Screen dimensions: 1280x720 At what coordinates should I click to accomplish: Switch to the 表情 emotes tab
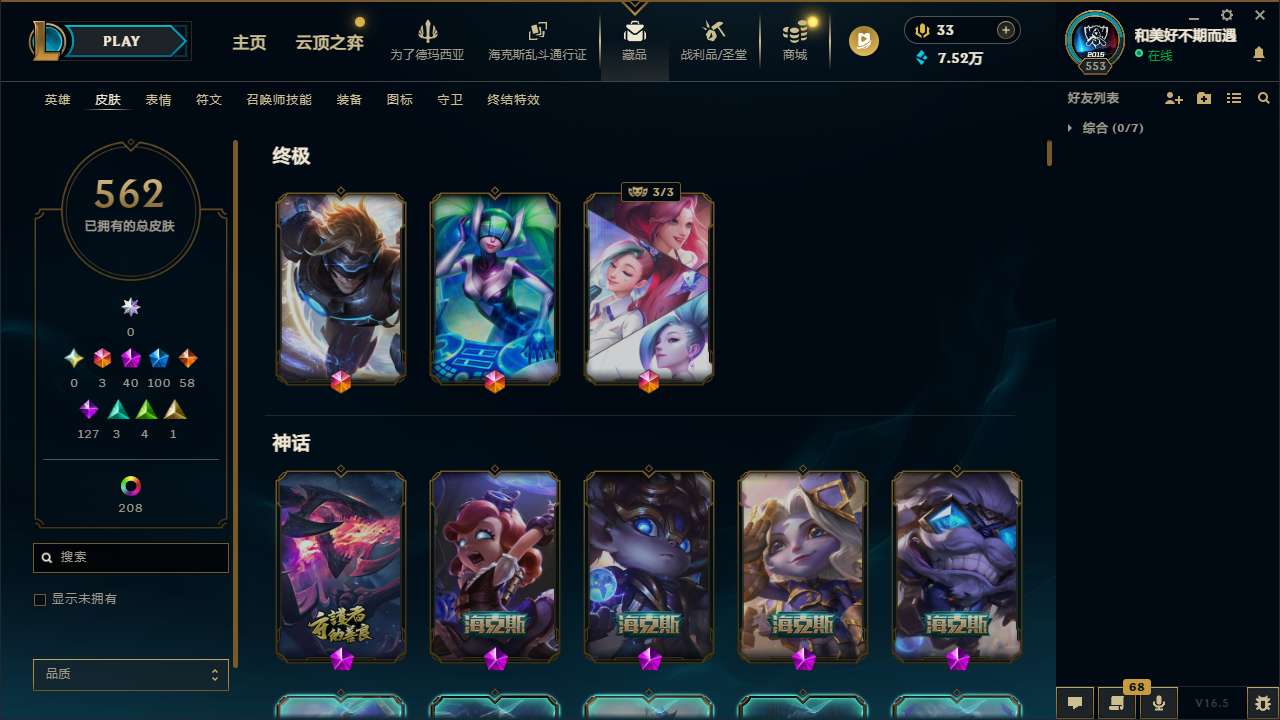(x=158, y=100)
